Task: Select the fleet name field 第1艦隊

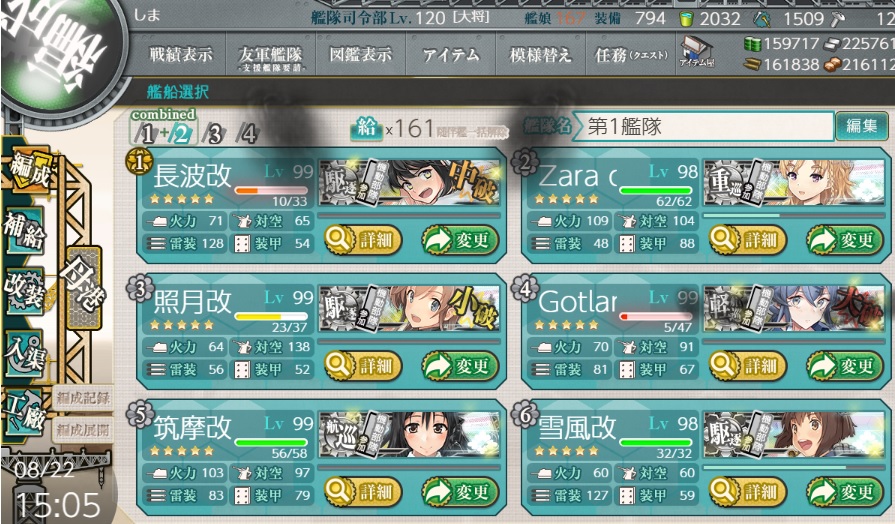Action: 705,127
